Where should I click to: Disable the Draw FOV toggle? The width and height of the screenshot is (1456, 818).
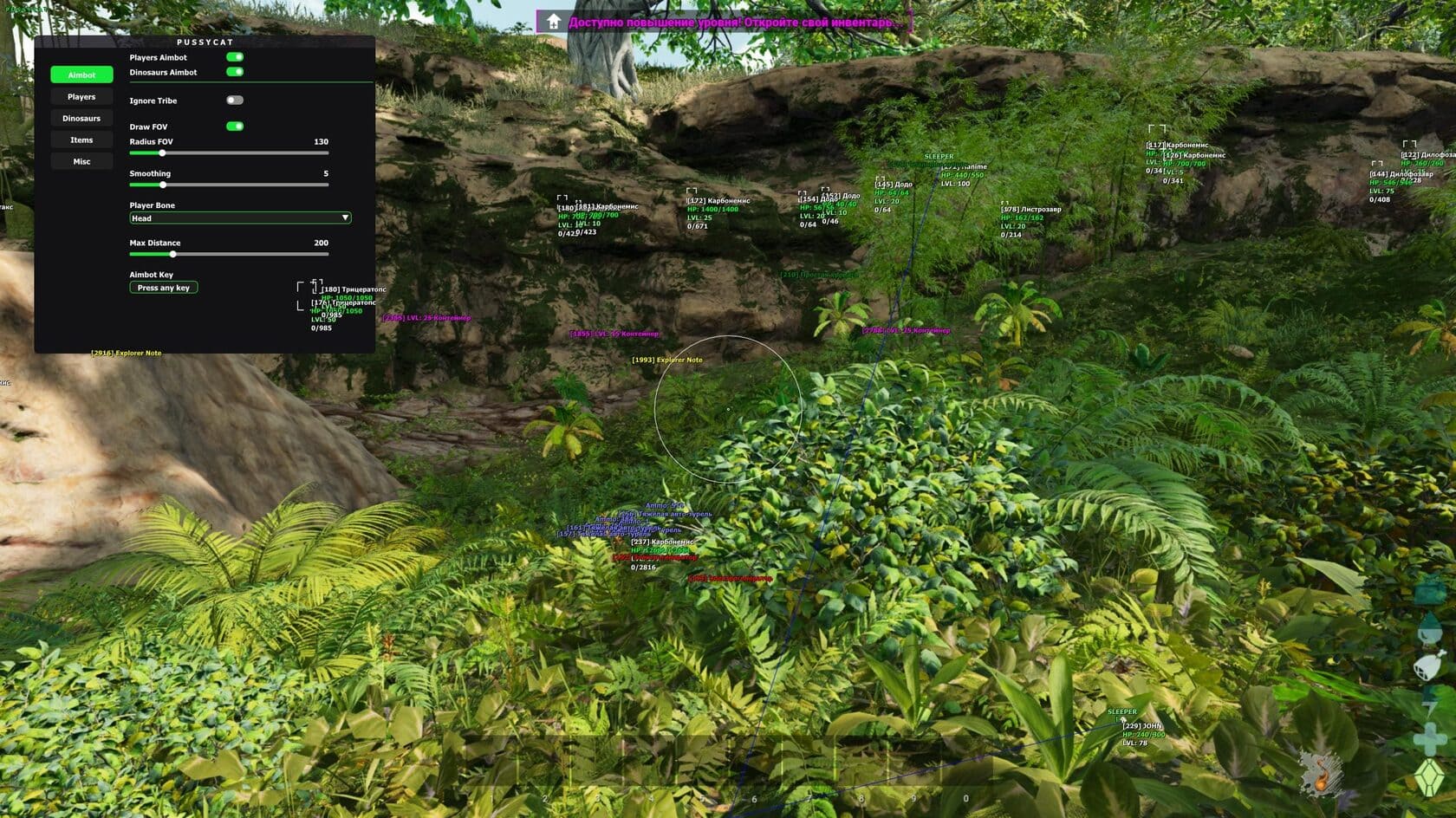(x=235, y=127)
